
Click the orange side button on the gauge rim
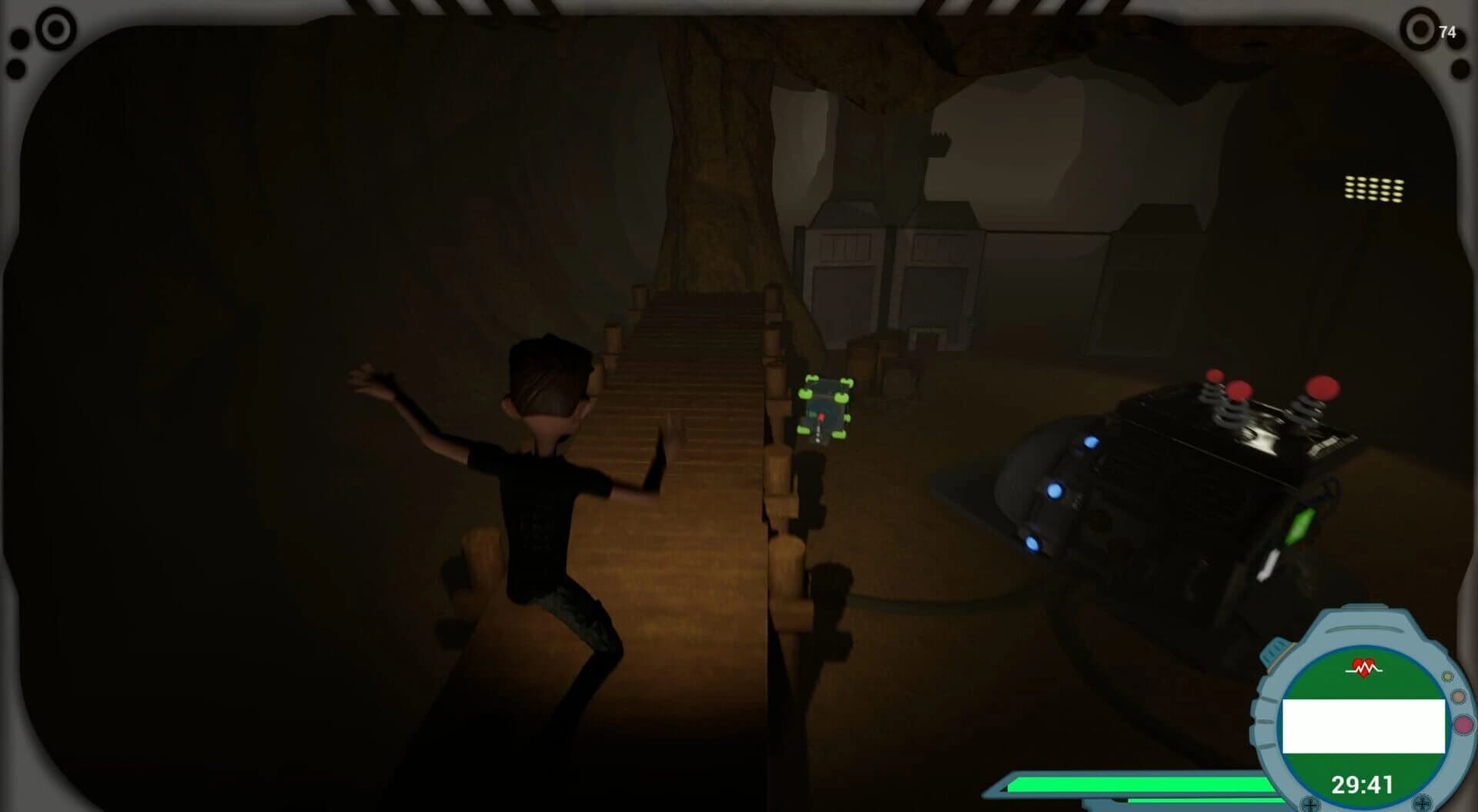pyautogui.click(x=1458, y=697)
